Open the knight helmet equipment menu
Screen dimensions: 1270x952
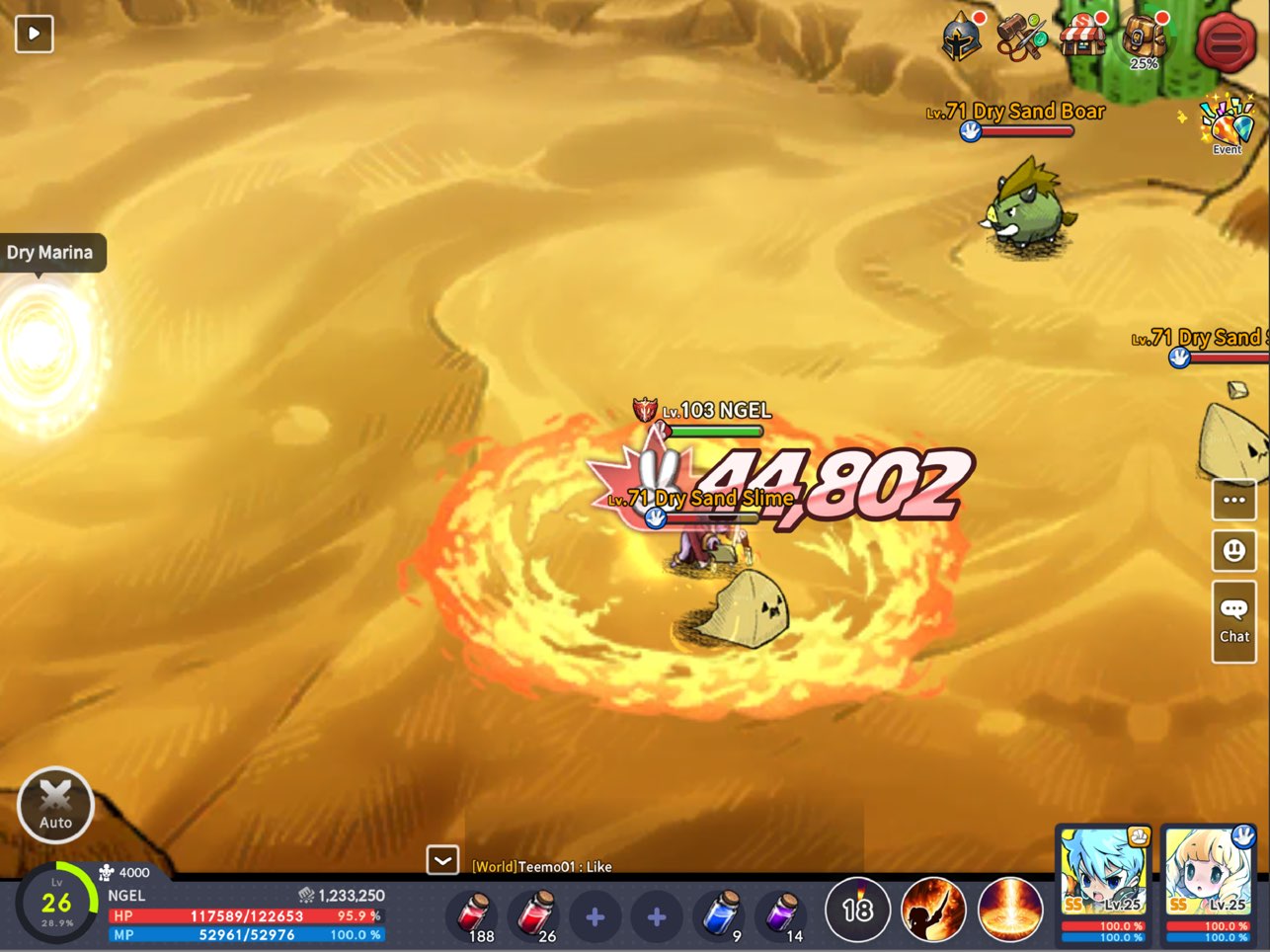click(x=961, y=40)
